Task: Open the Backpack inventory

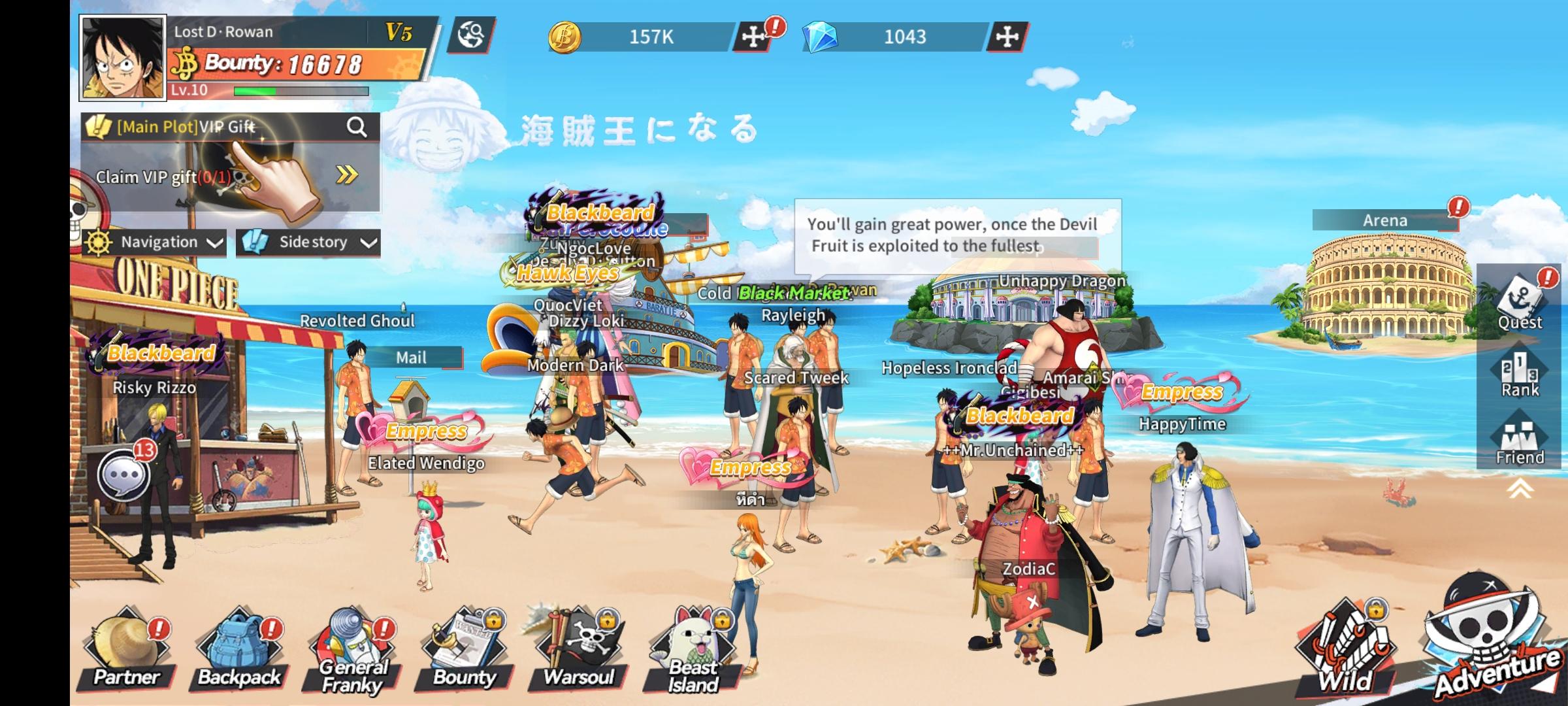Action: click(238, 647)
